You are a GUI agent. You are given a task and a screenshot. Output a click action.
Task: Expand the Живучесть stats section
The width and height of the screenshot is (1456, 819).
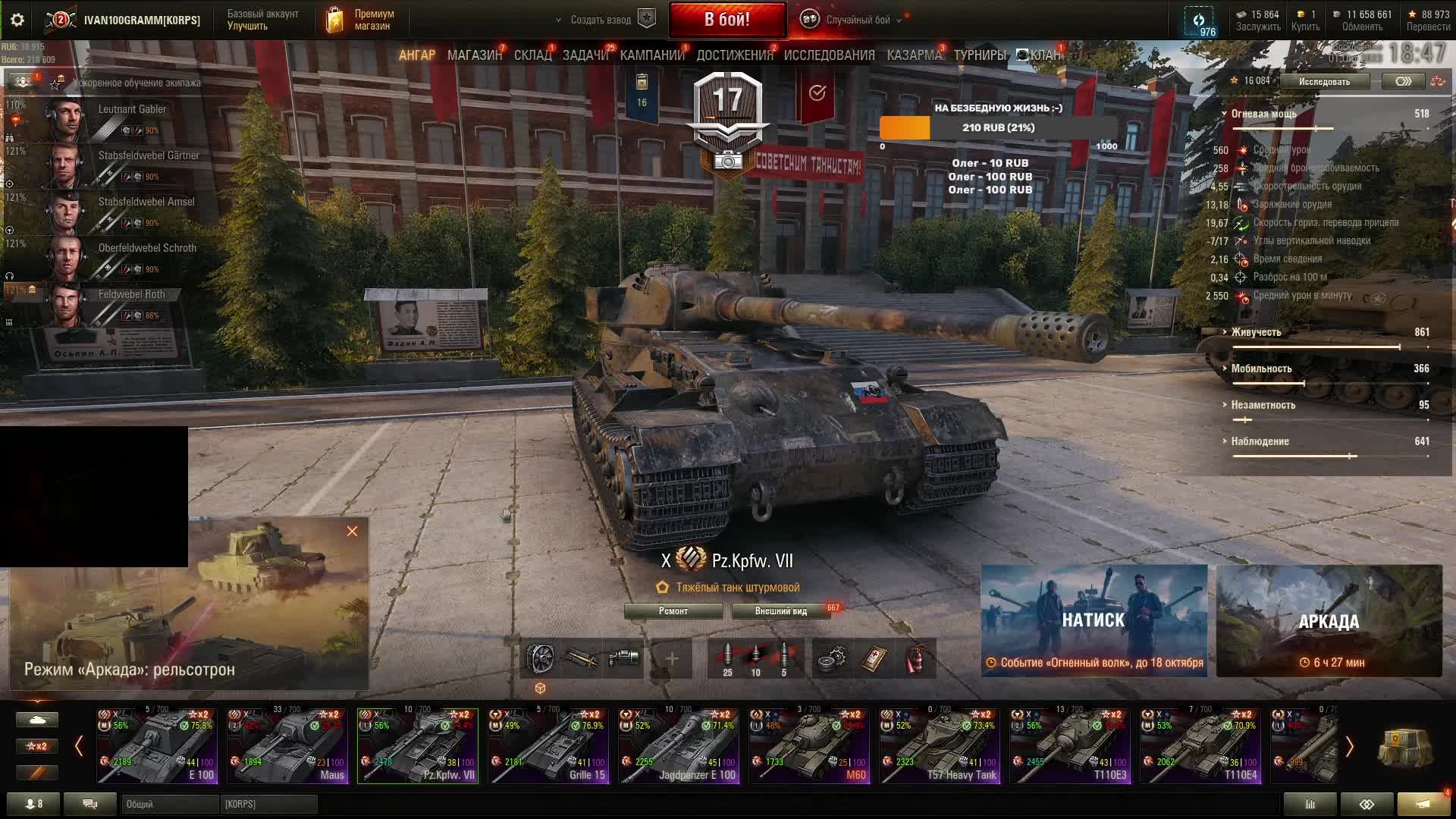click(1256, 332)
